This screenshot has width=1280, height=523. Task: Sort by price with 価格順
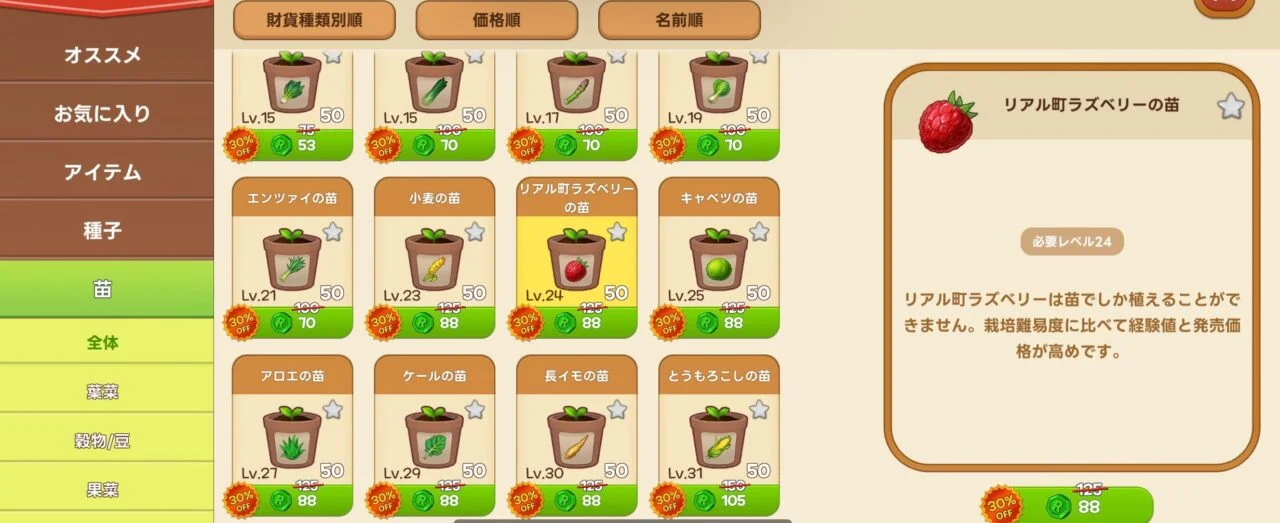click(x=496, y=20)
